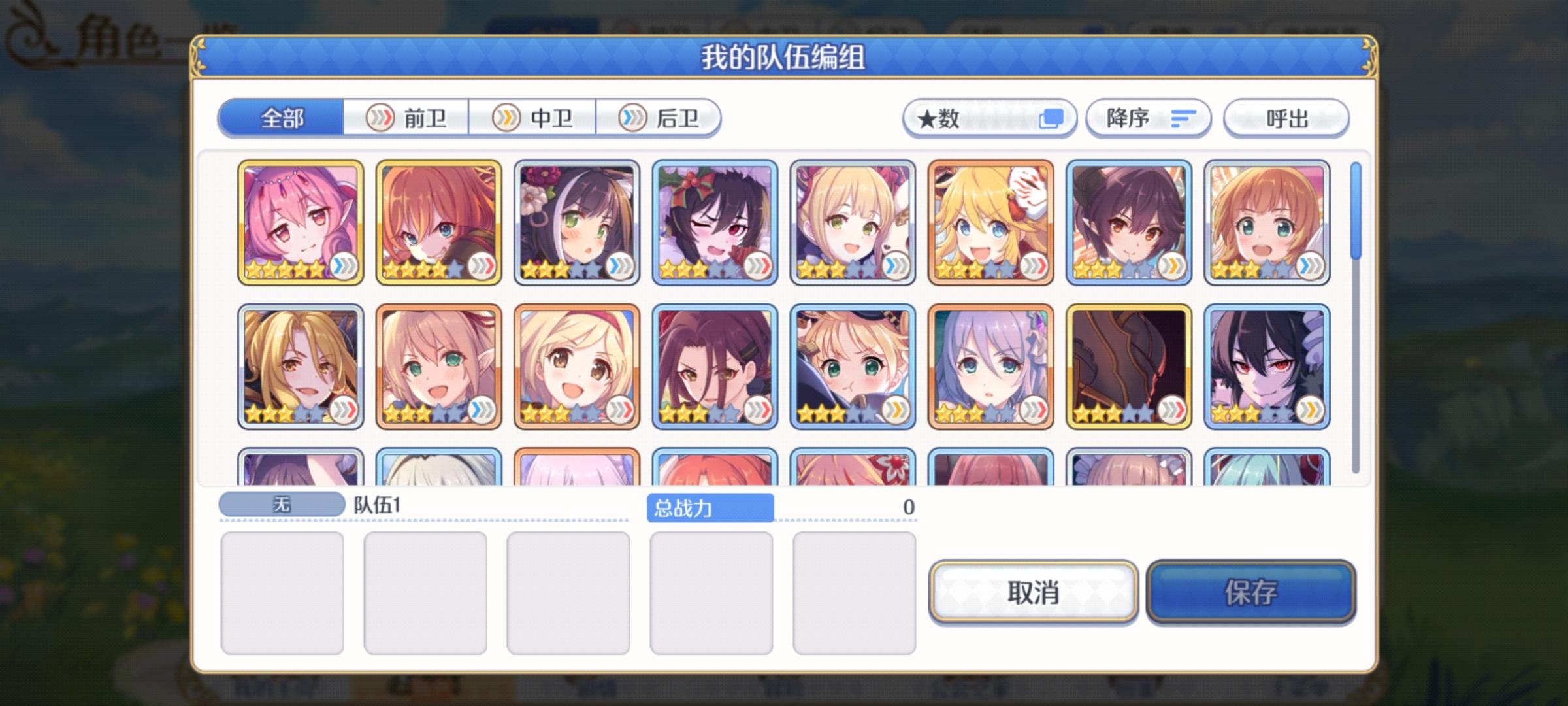Image resolution: width=1568 pixels, height=706 pixels.
Task: Click the yellow chevron icon beside 中卫 label
Action: click(x=506, y=118)
